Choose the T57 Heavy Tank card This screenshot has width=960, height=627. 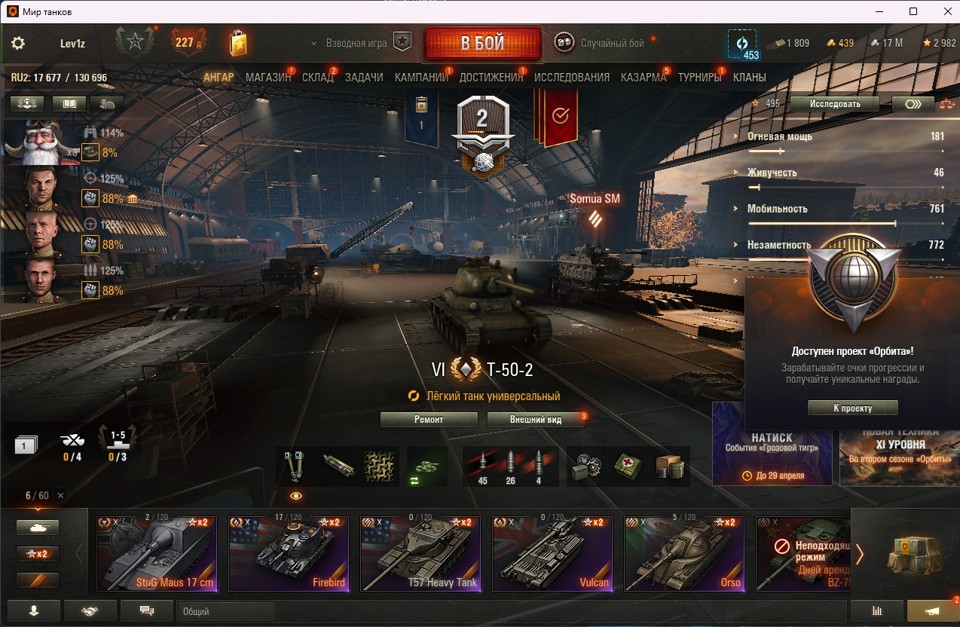click(420, 555)
